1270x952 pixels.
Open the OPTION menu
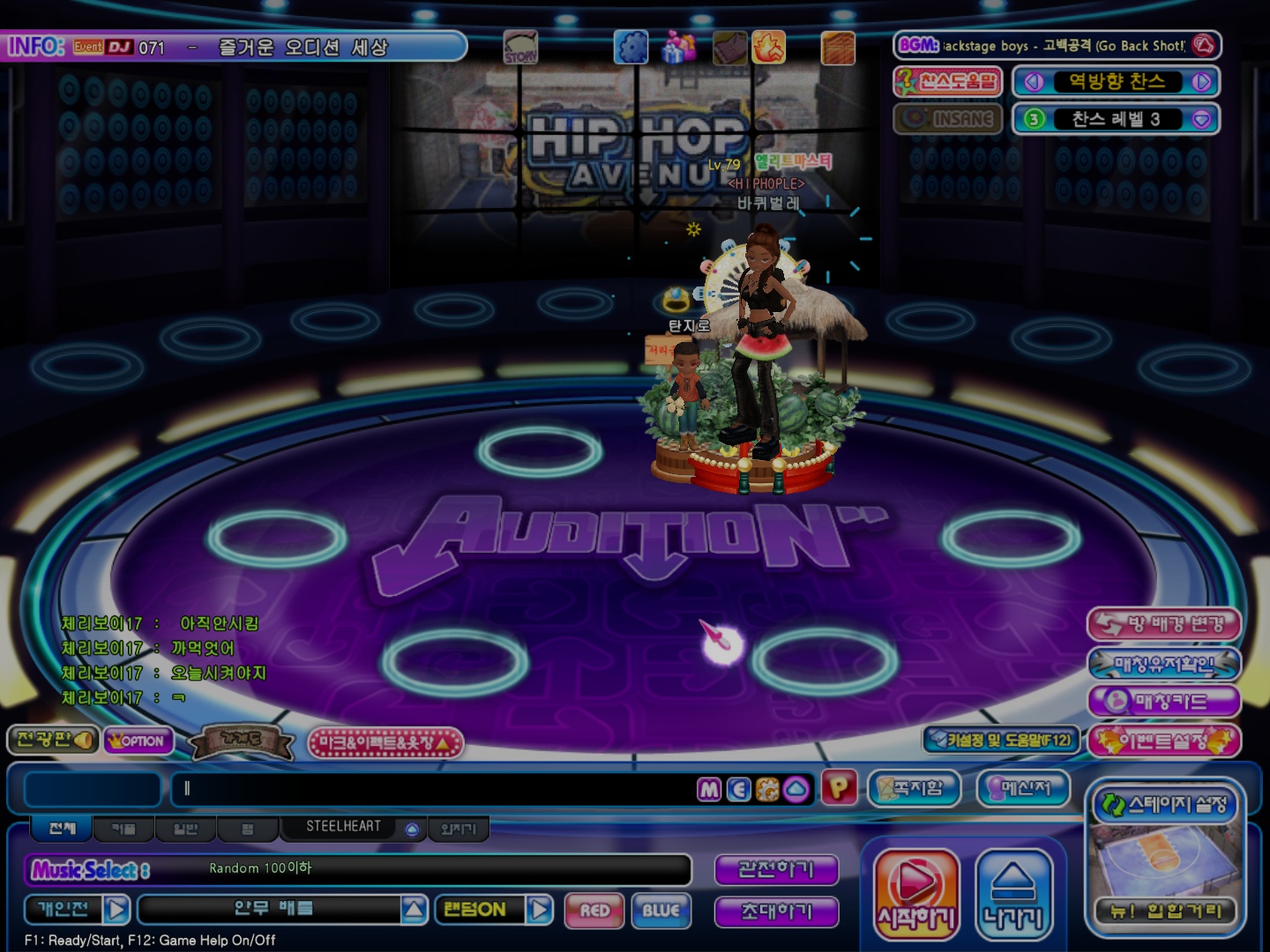click(x=138, y=741)
